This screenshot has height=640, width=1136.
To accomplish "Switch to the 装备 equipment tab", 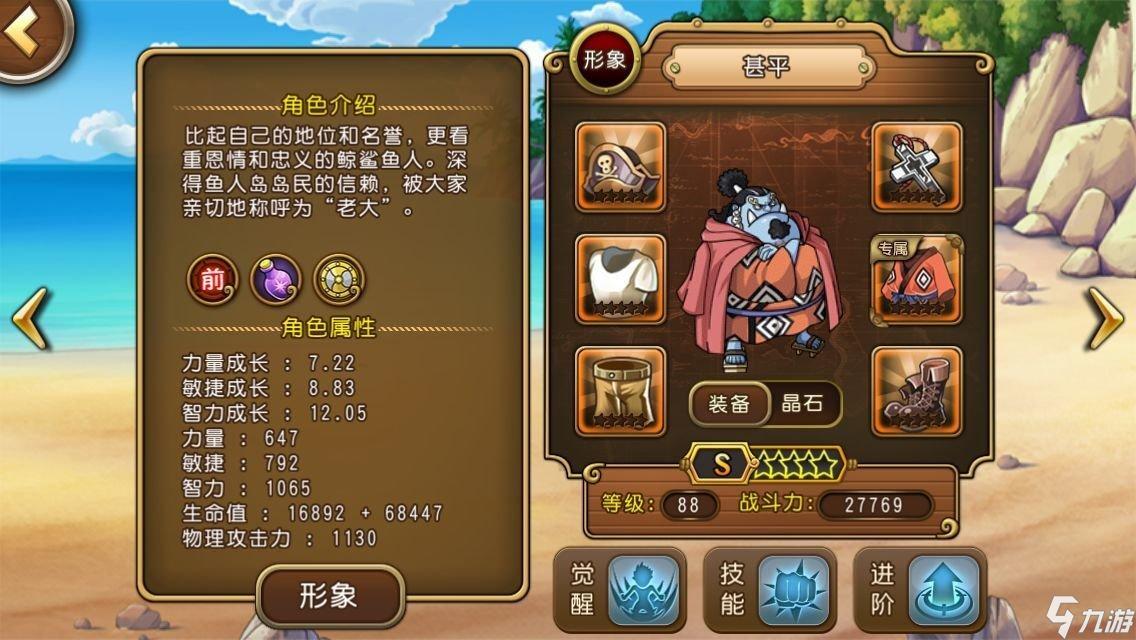I will [730, 404].
